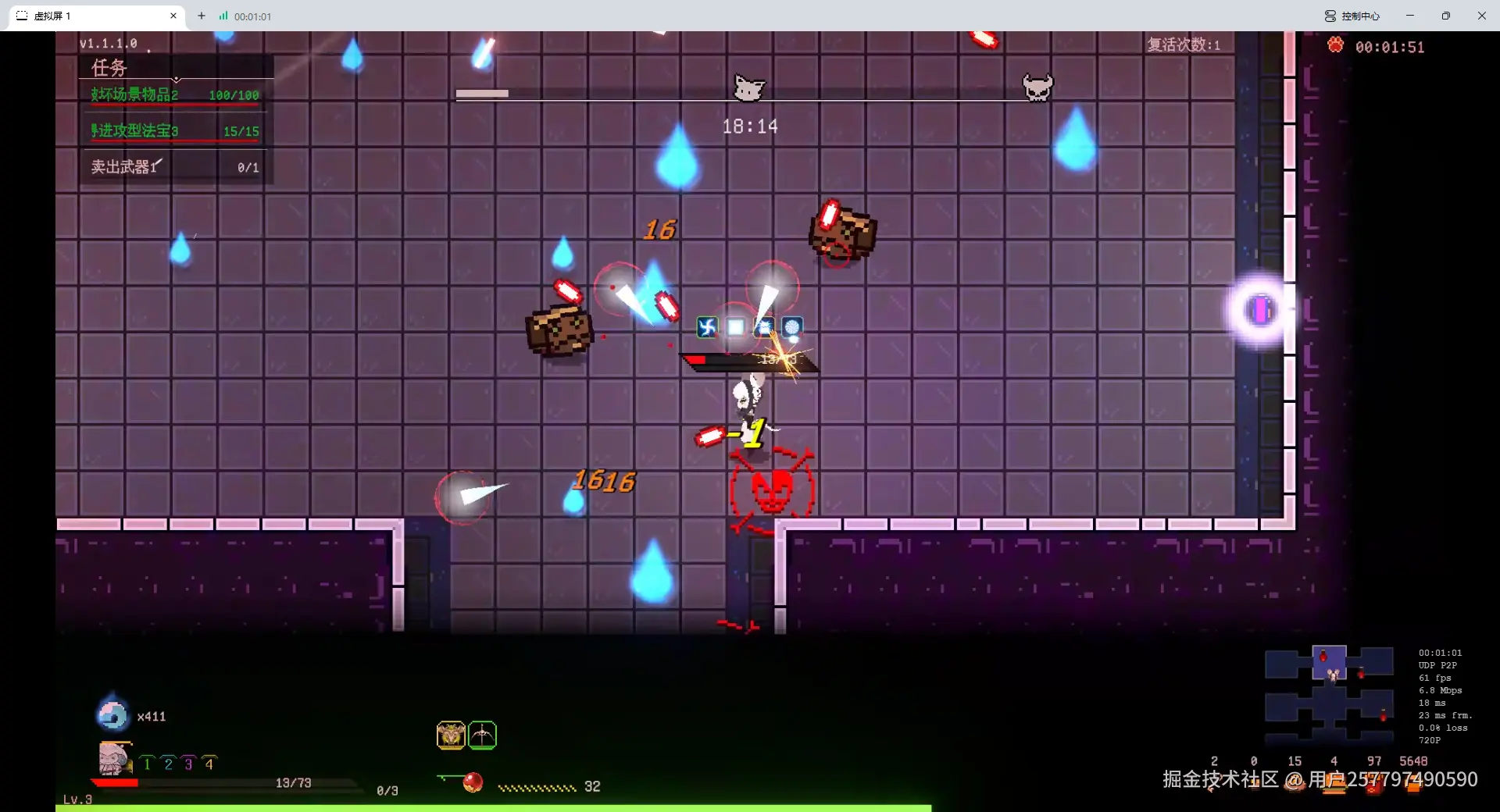The width and height of the screenshot is (1500, 812).
Task: Select the gold-framed beast mask relic
Action: (x=451, y=735)
